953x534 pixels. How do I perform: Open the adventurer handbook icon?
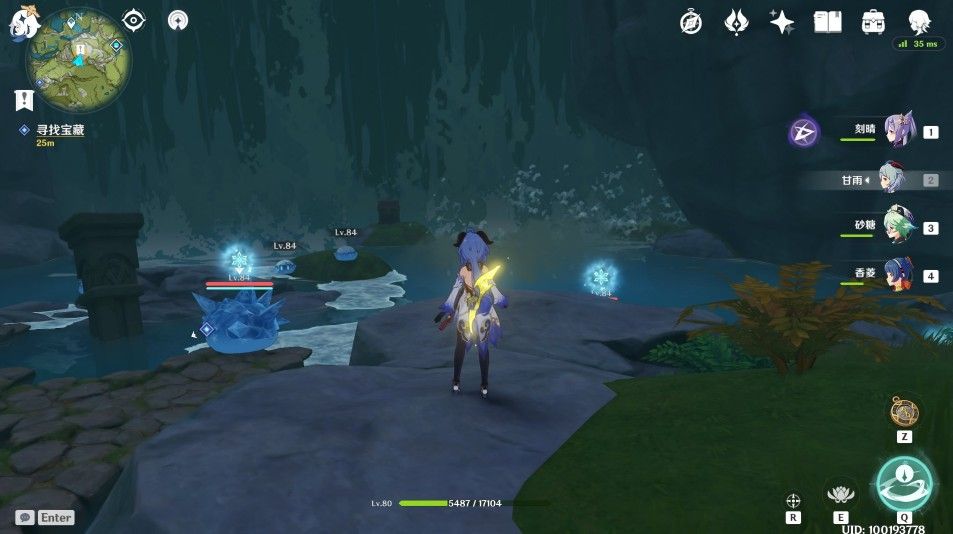827,22
